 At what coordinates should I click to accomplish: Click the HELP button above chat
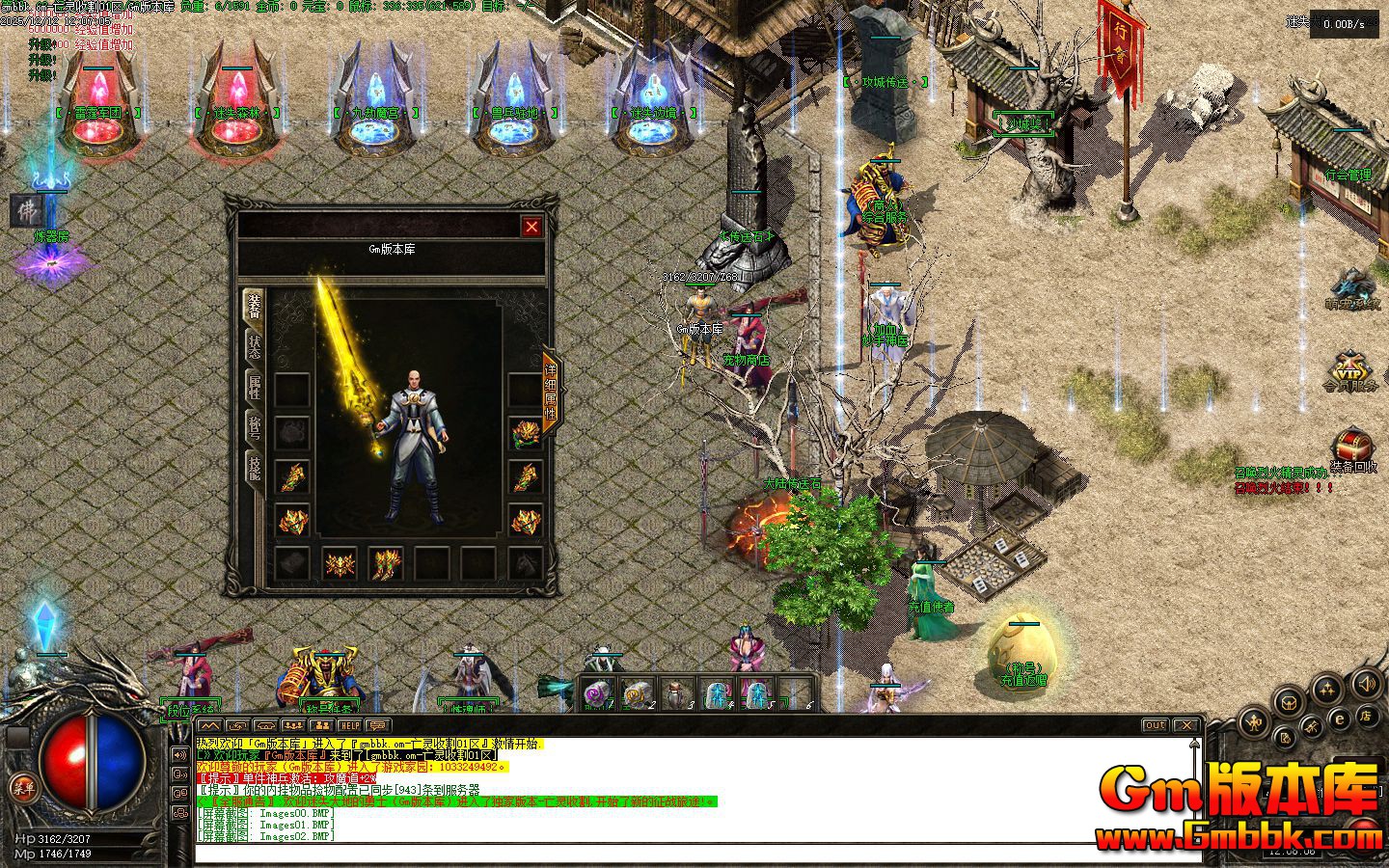point(349,725)
